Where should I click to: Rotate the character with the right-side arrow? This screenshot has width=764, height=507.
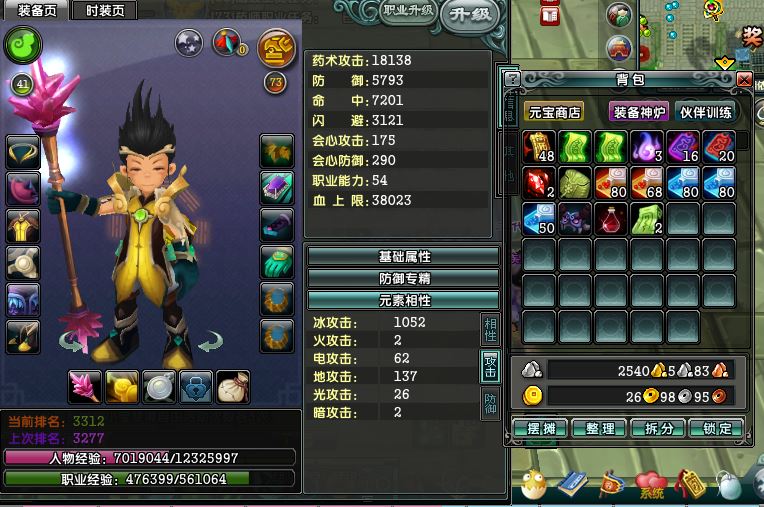(x=209, y=344)
